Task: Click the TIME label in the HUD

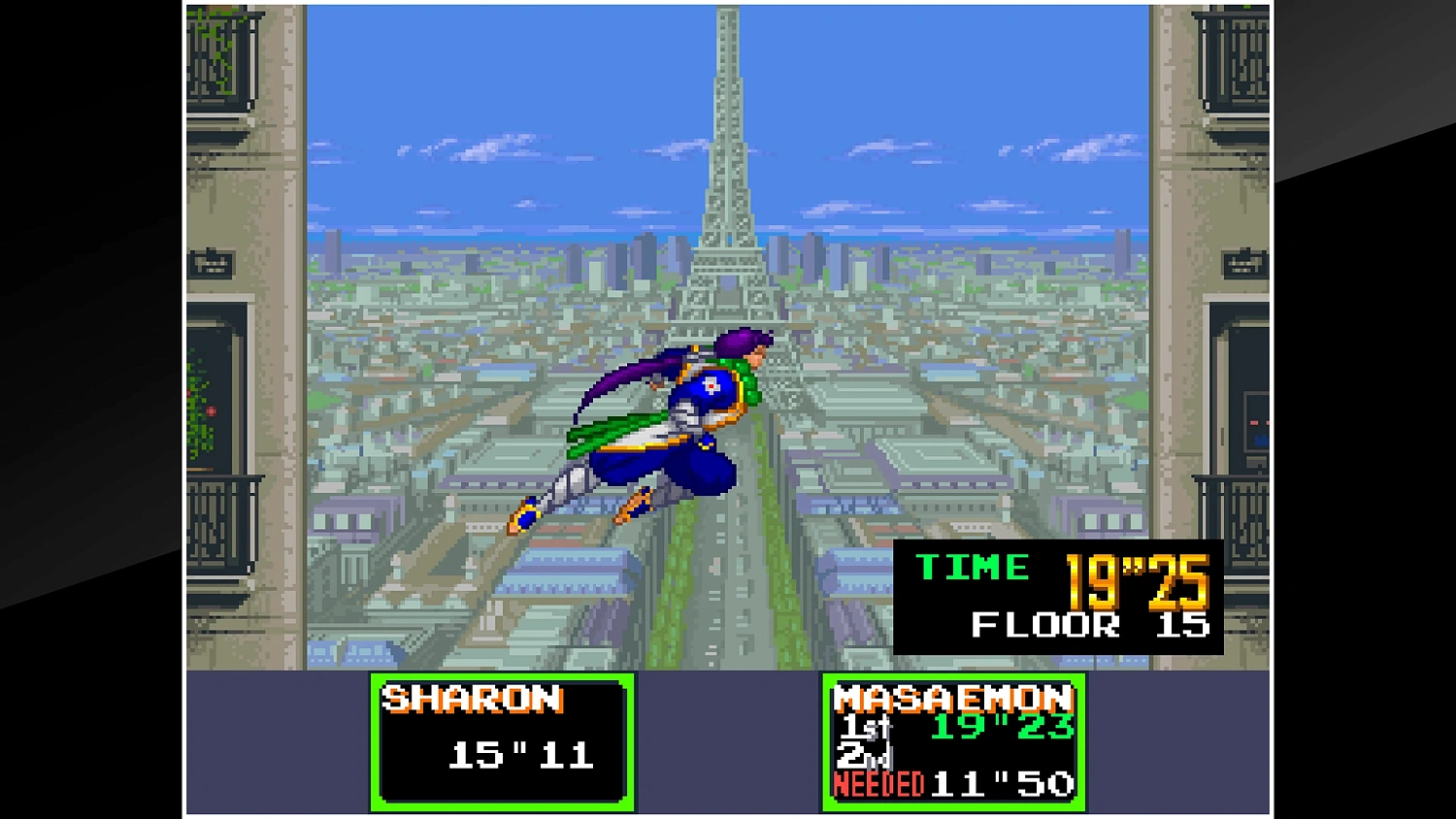Action: coord(974,568)
